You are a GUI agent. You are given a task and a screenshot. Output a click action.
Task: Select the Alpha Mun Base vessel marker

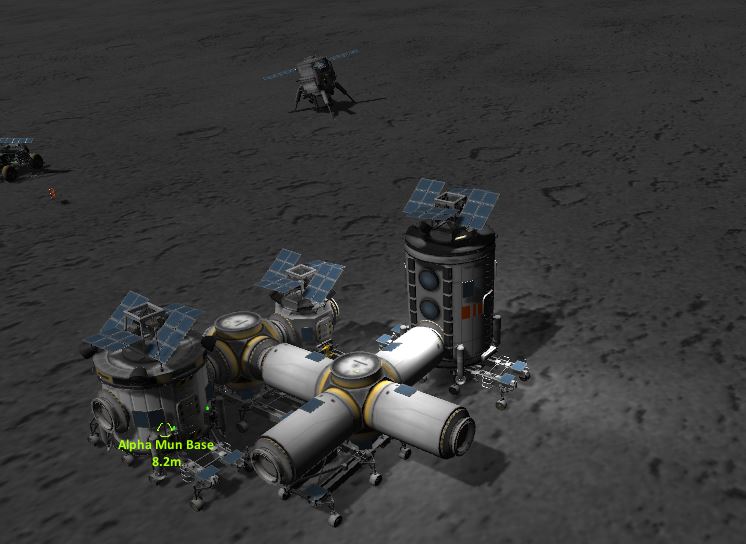[165, 430]
